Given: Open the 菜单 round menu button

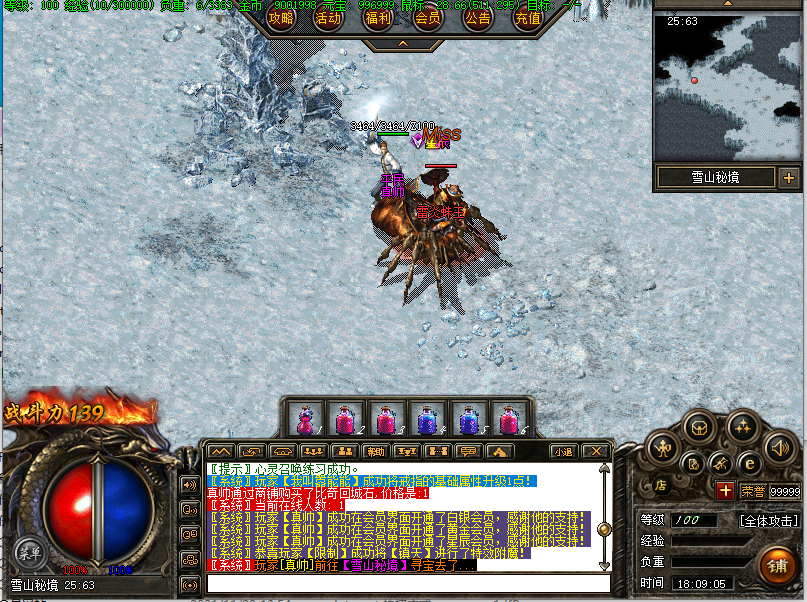Looking at the screenshot, I should coord(28,550).
